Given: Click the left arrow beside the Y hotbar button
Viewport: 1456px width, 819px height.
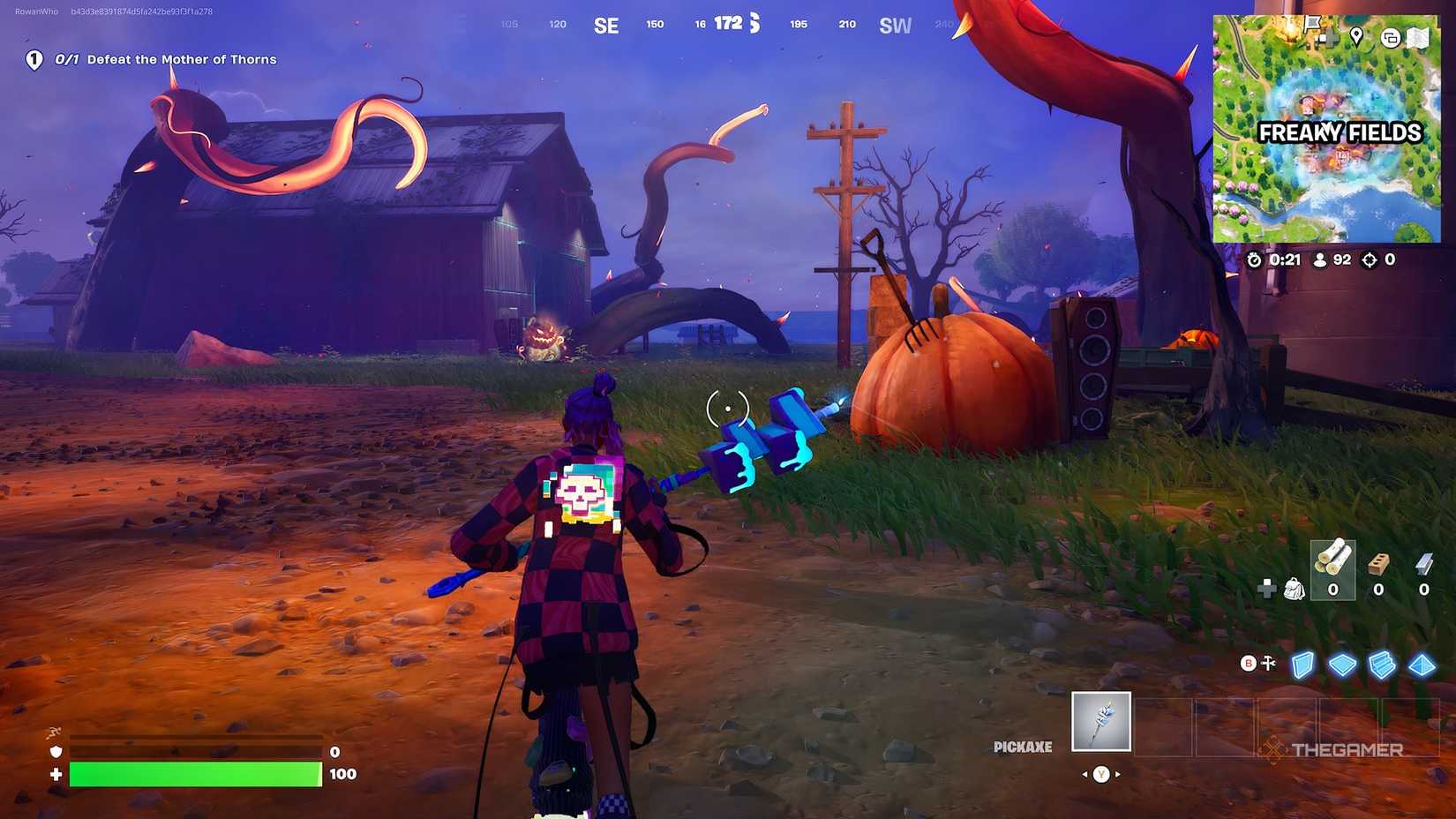Looking at the screenshot, I should tap(1084, 774).
